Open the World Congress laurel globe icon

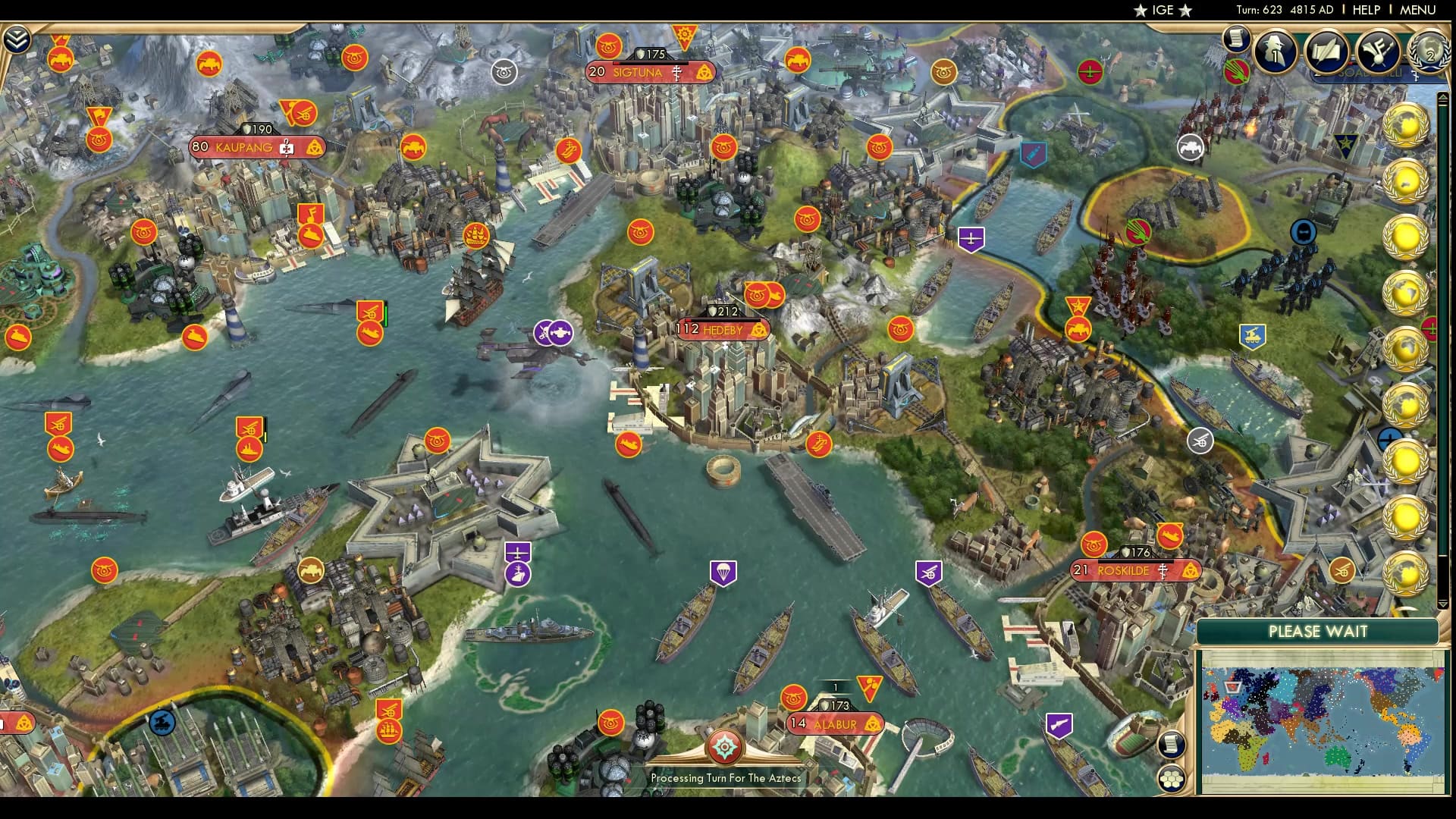(x=1431, y=55)
